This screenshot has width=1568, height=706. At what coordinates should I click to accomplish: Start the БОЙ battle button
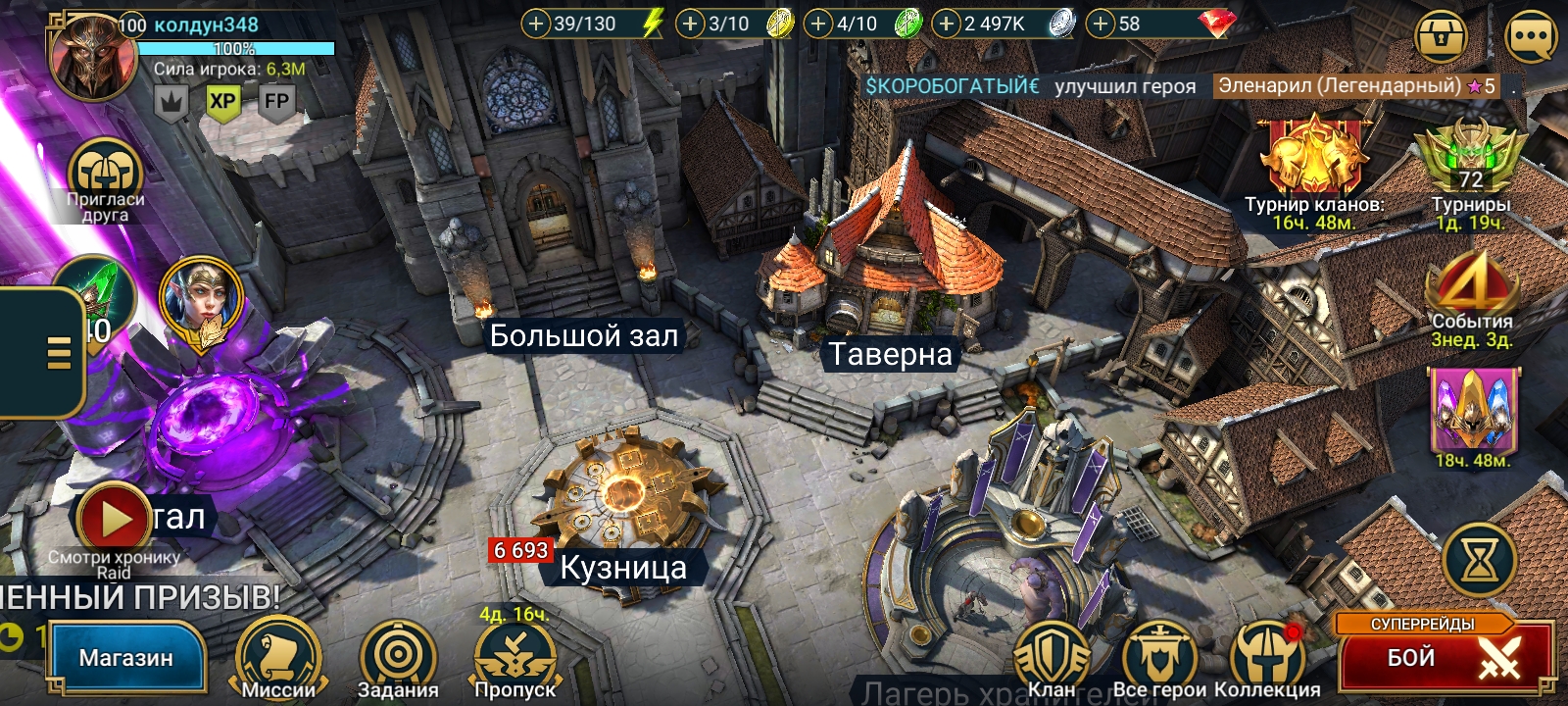[1445, 657]
